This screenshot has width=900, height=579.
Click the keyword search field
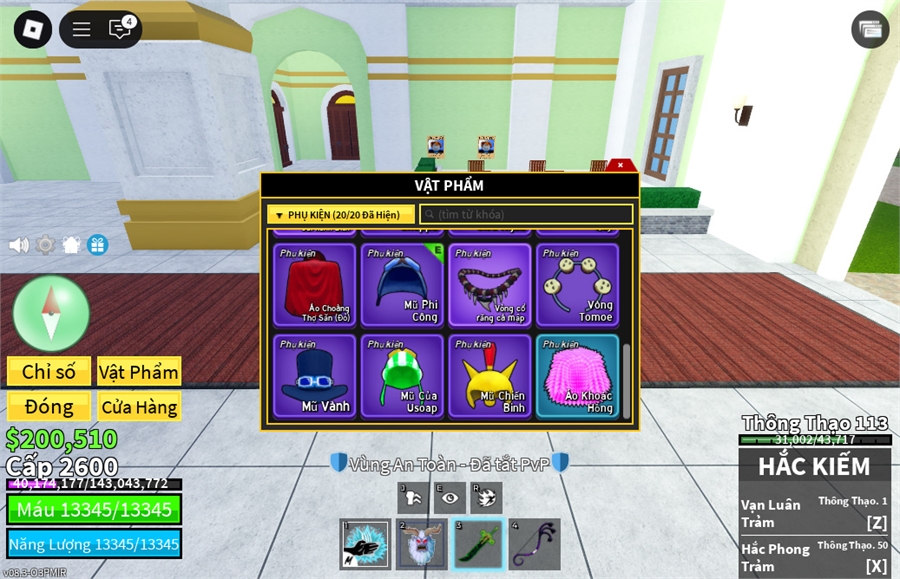pos(526,215)
